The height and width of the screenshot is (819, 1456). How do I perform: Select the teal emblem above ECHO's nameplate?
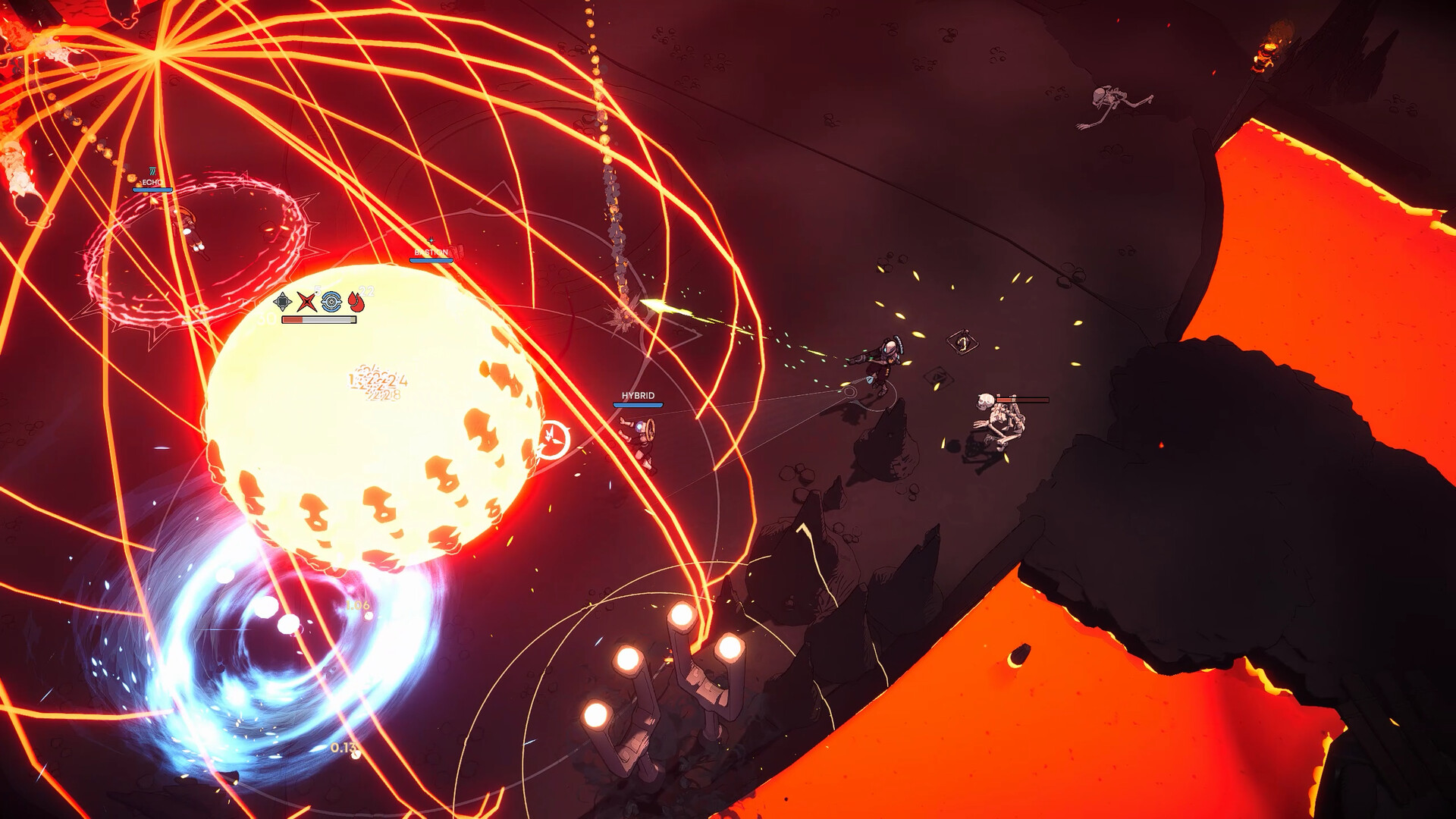152,171
